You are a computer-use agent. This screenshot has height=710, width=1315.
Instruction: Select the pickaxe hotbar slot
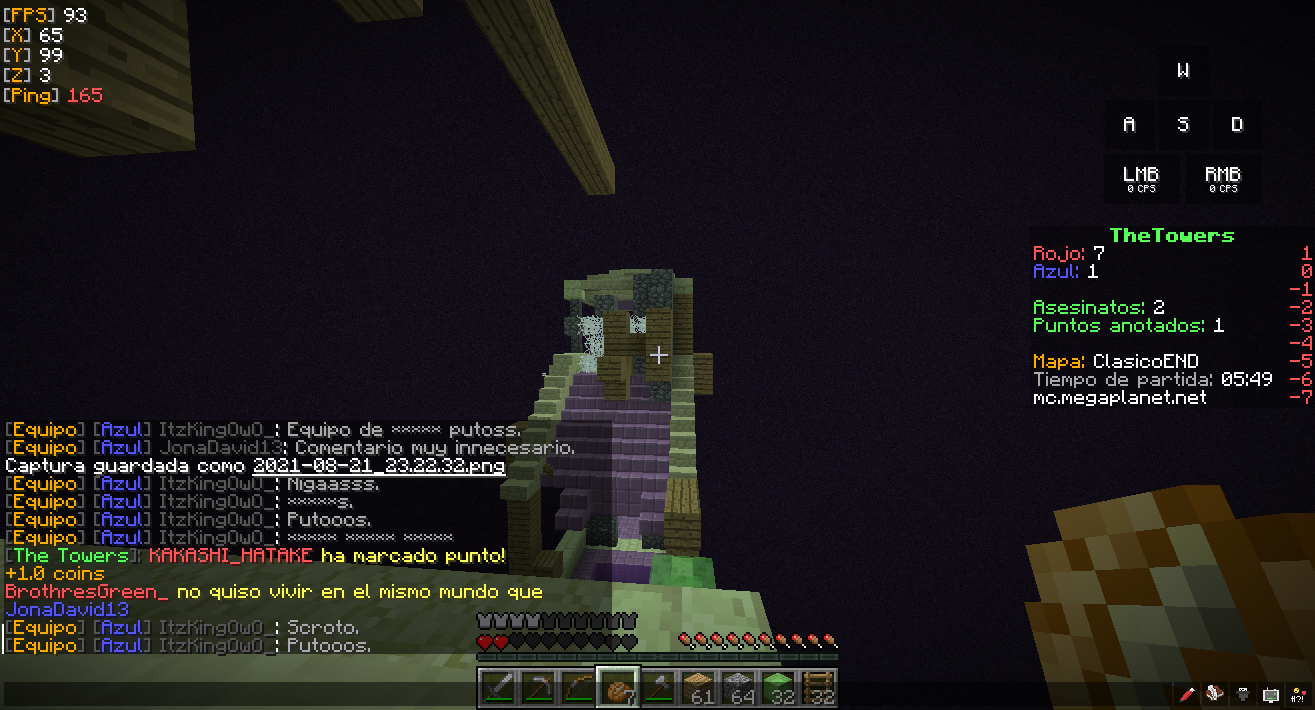(x=537, y=688)
